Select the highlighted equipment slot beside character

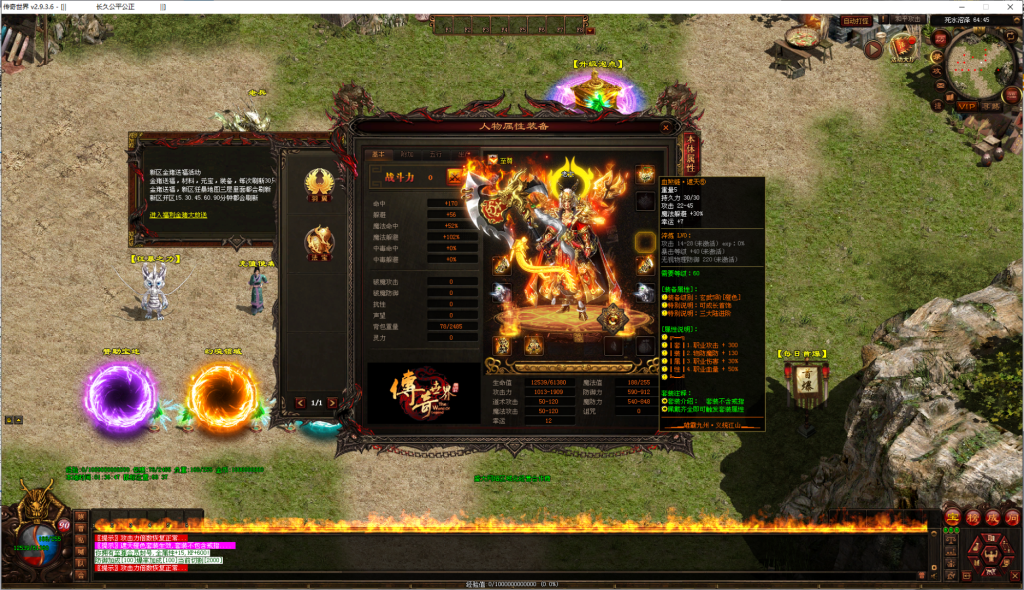(646, 240)
